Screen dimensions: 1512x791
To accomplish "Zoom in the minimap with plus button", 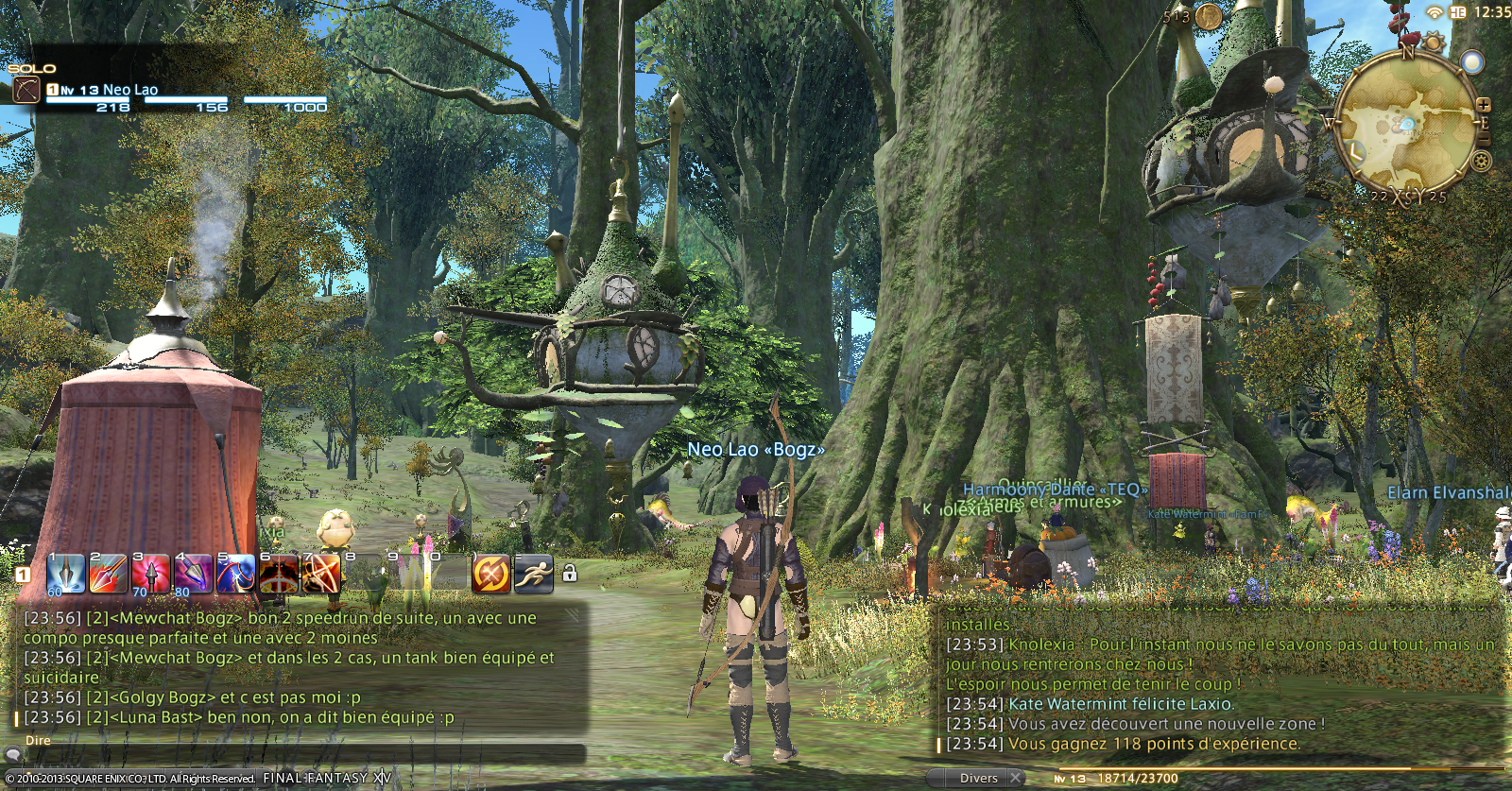I will pyautogui.click(x=1484, y=105).
